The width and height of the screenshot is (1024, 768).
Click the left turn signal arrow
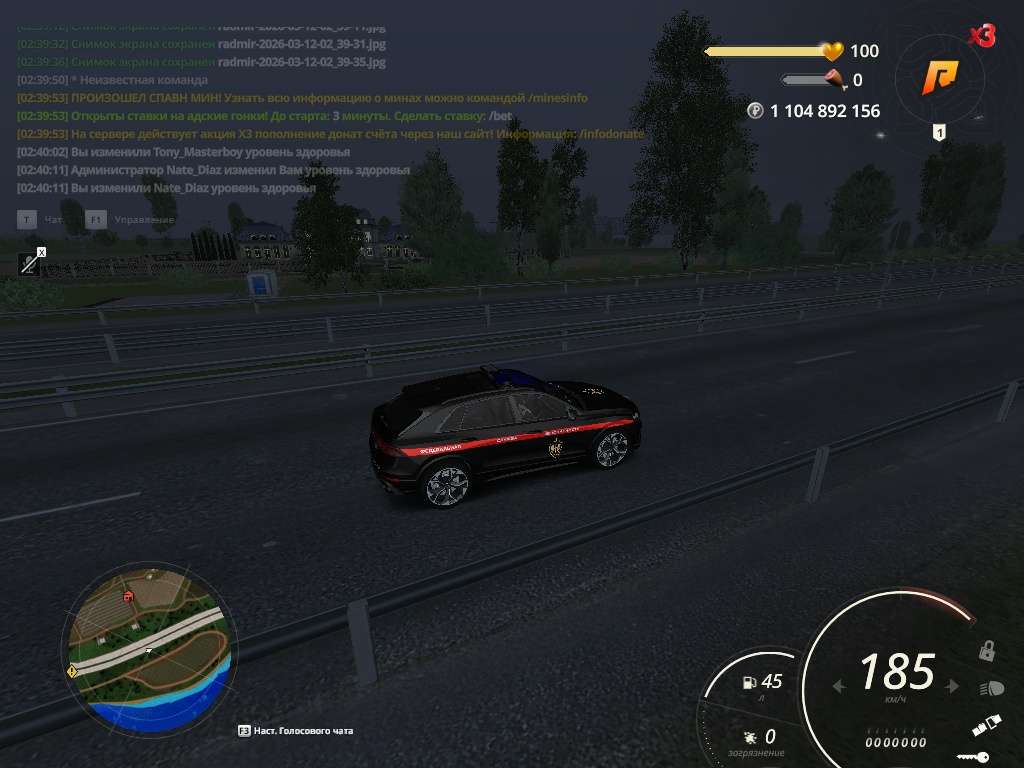(x=839, y=686)
